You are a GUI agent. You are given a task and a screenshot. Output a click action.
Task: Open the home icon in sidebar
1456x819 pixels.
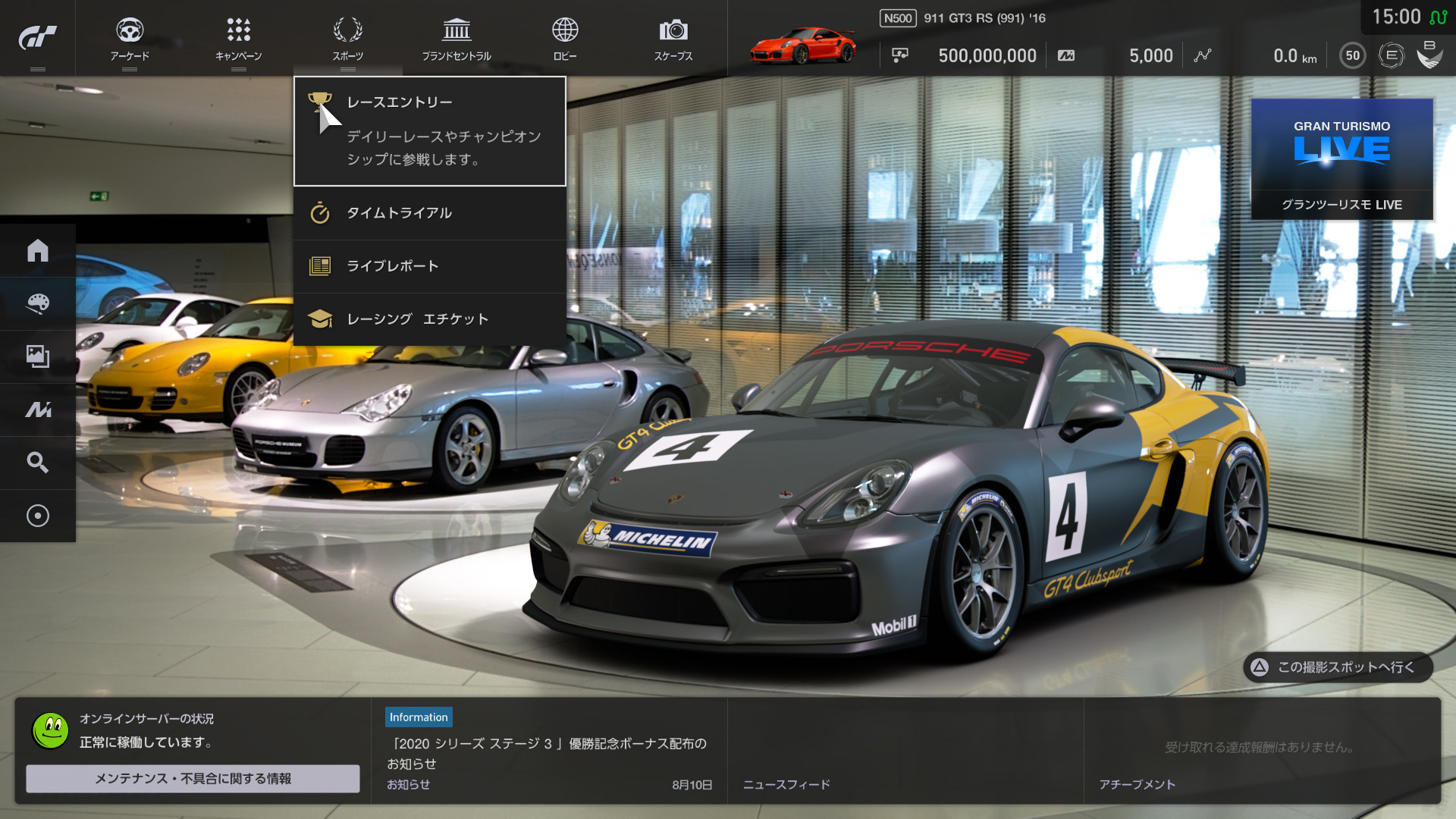(x=37, y=250)
